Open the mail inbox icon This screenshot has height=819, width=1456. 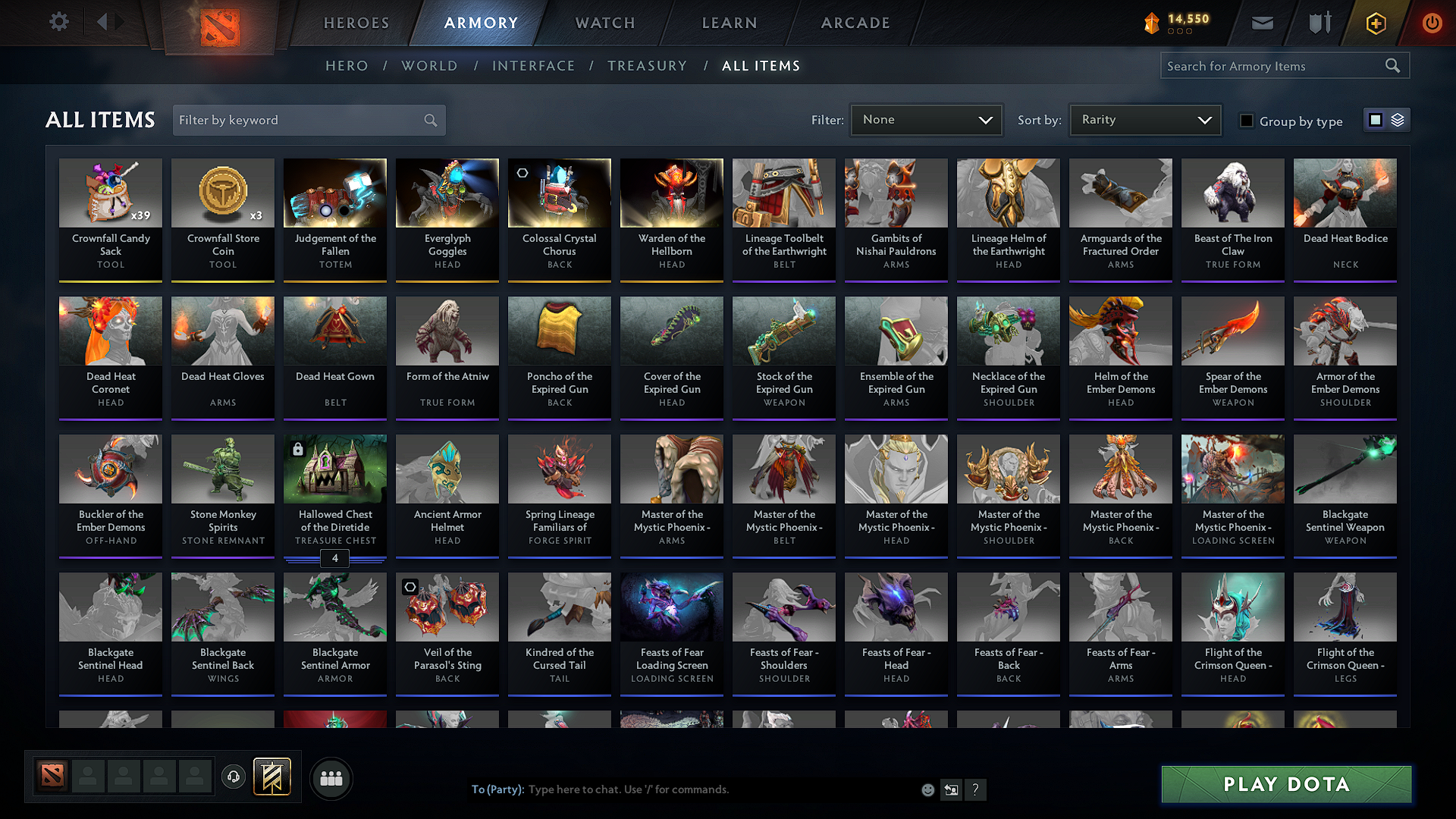(1262, 23)
